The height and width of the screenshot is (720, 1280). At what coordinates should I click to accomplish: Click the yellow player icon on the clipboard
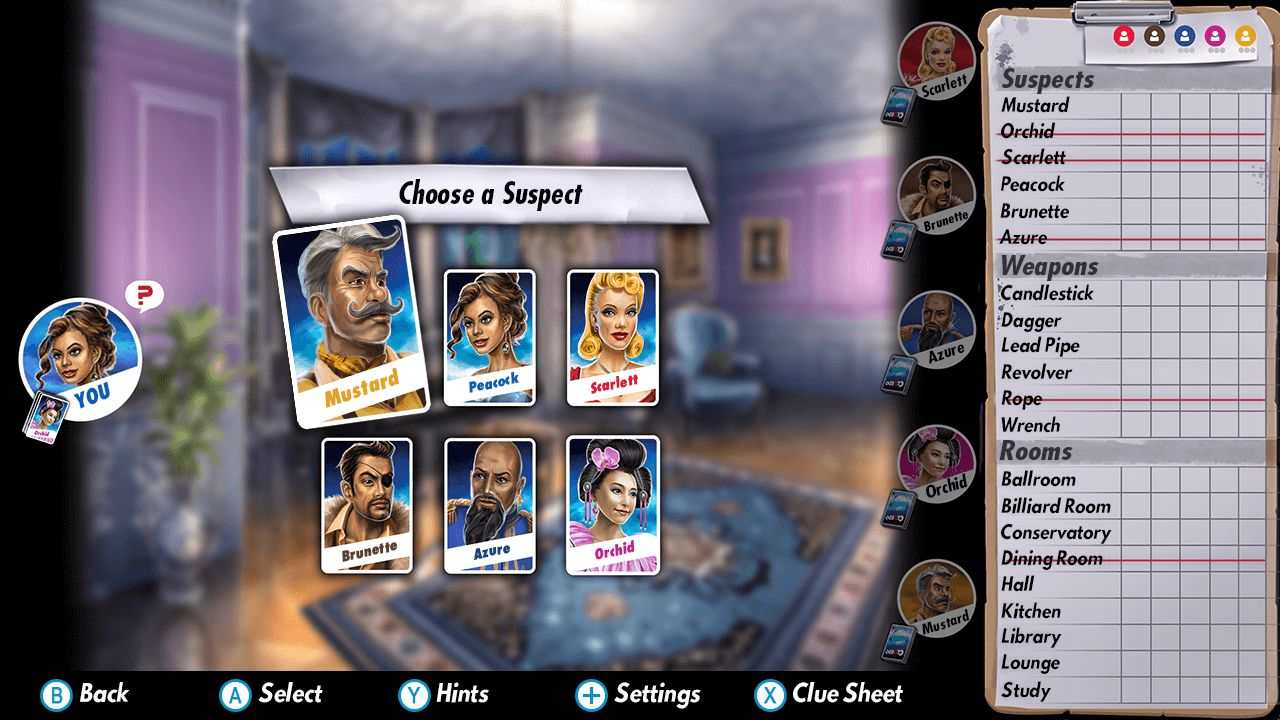coord(1243,35)
